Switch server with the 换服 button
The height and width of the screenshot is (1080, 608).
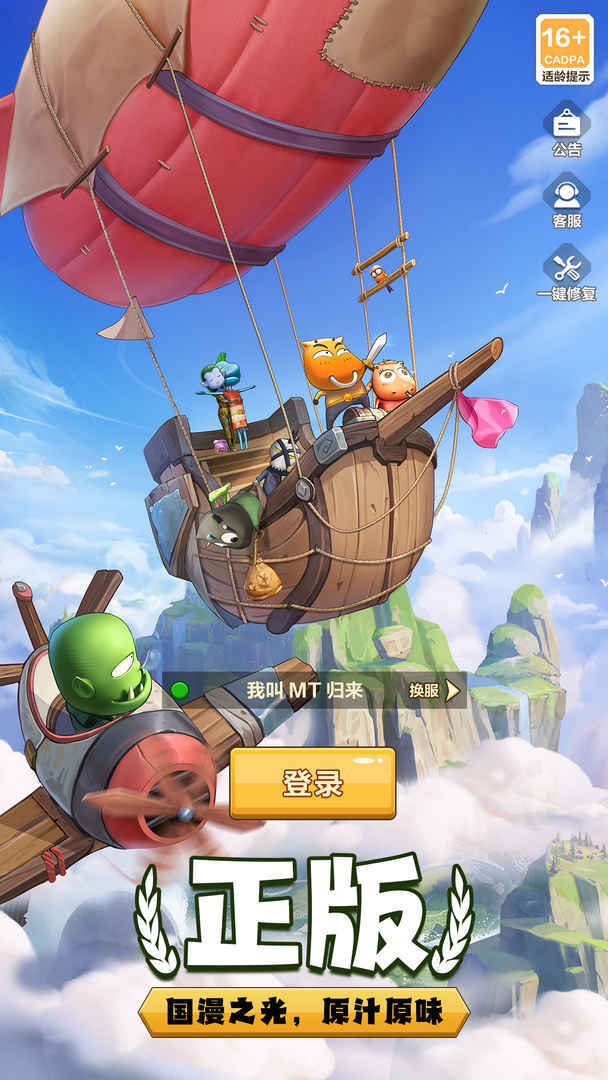pos(434,690)
